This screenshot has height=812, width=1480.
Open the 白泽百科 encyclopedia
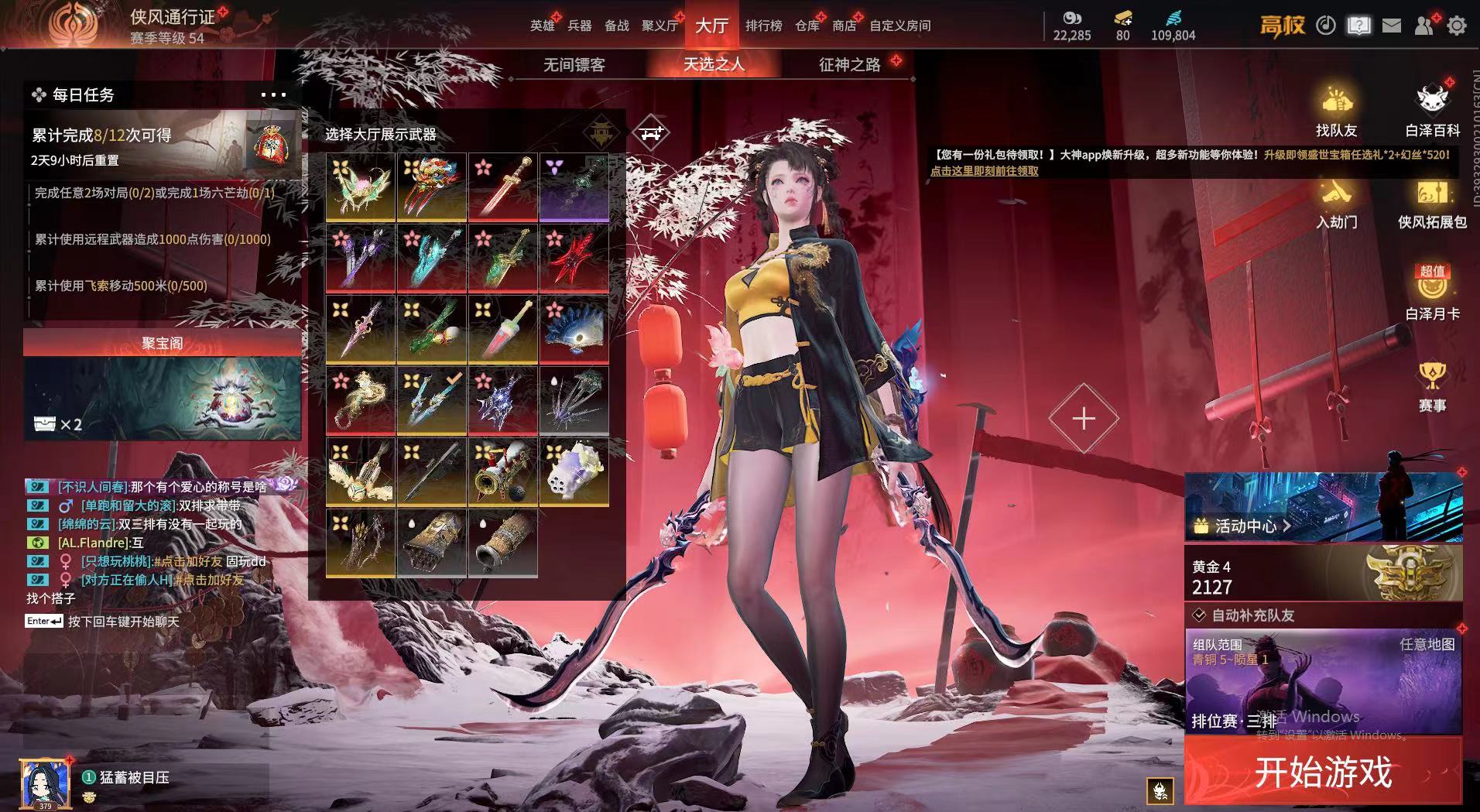coord(1432,111)
